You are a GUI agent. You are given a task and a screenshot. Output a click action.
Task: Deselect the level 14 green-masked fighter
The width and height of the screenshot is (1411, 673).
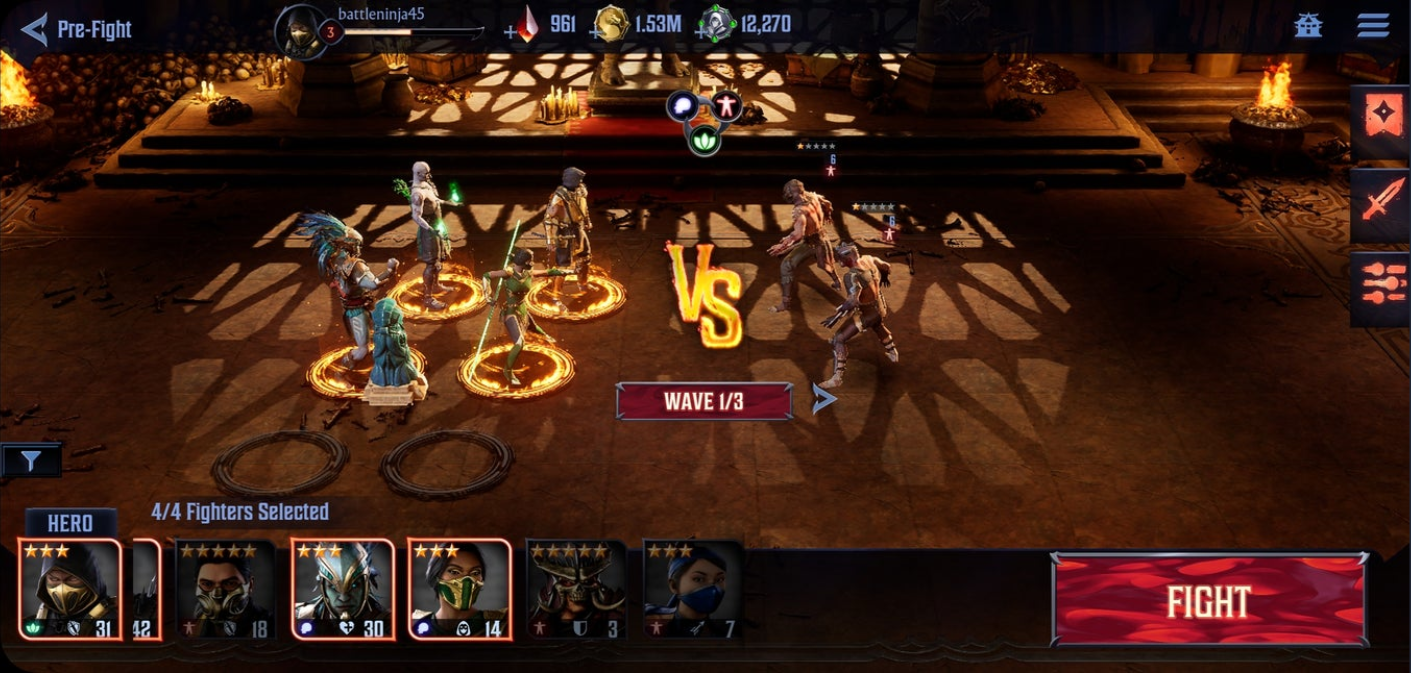pyautogui.click(x=459, y=590)
